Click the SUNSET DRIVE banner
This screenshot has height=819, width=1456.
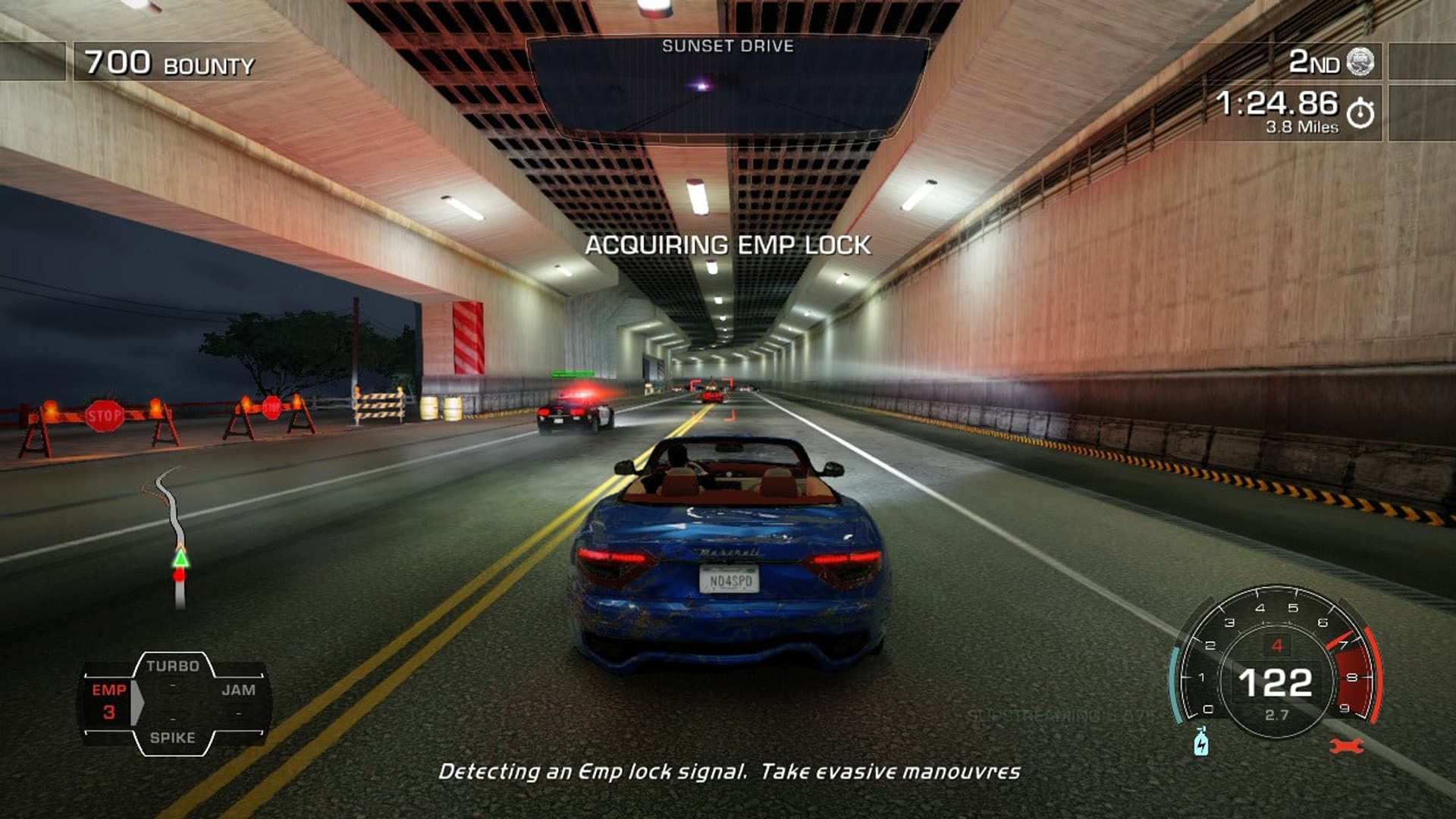(x=728, y=45)
